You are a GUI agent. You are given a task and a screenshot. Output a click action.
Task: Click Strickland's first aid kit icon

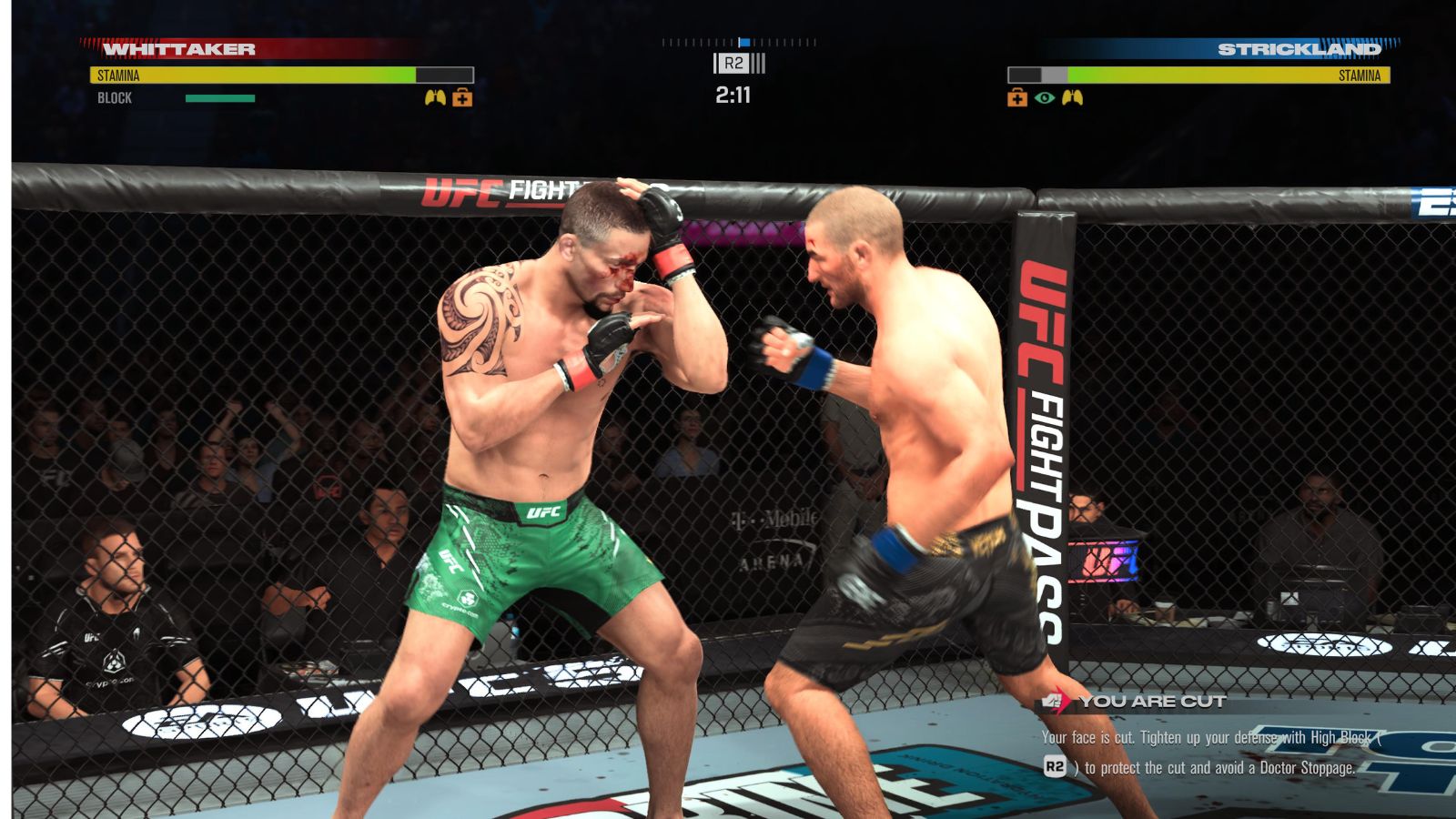click(x=1017, y=97)
